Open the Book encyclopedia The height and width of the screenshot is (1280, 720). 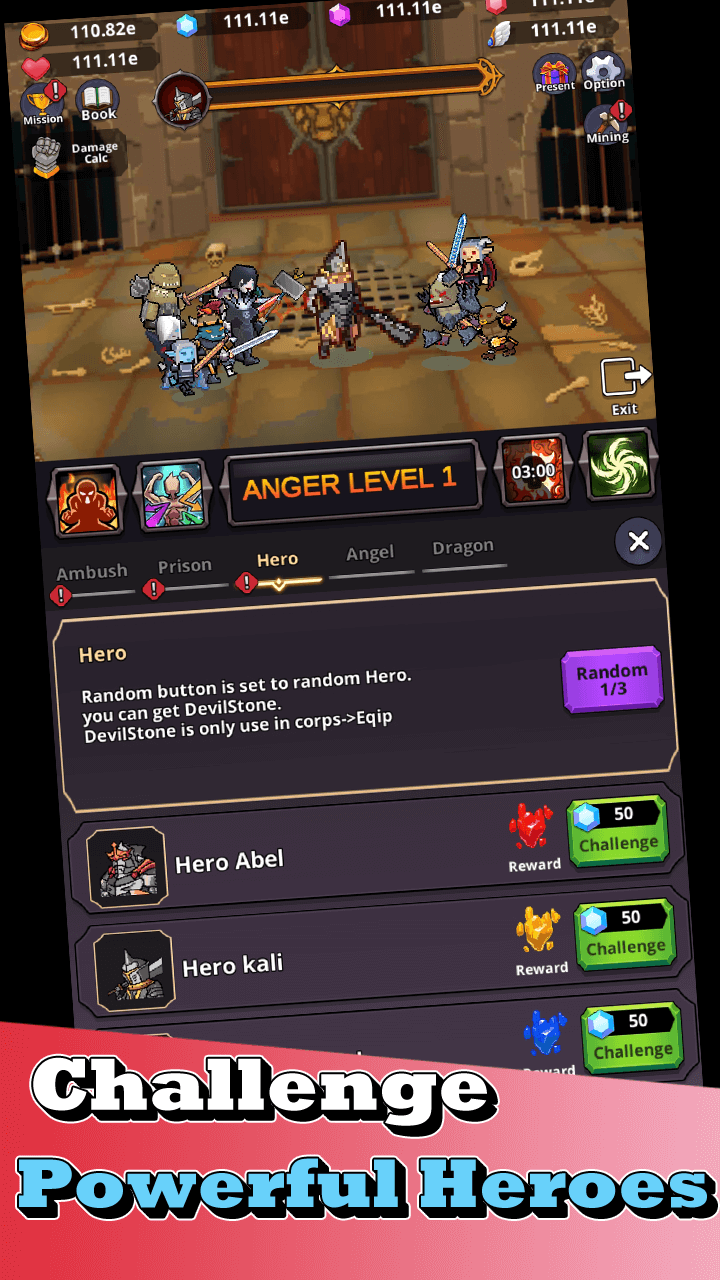click(98, 101)
